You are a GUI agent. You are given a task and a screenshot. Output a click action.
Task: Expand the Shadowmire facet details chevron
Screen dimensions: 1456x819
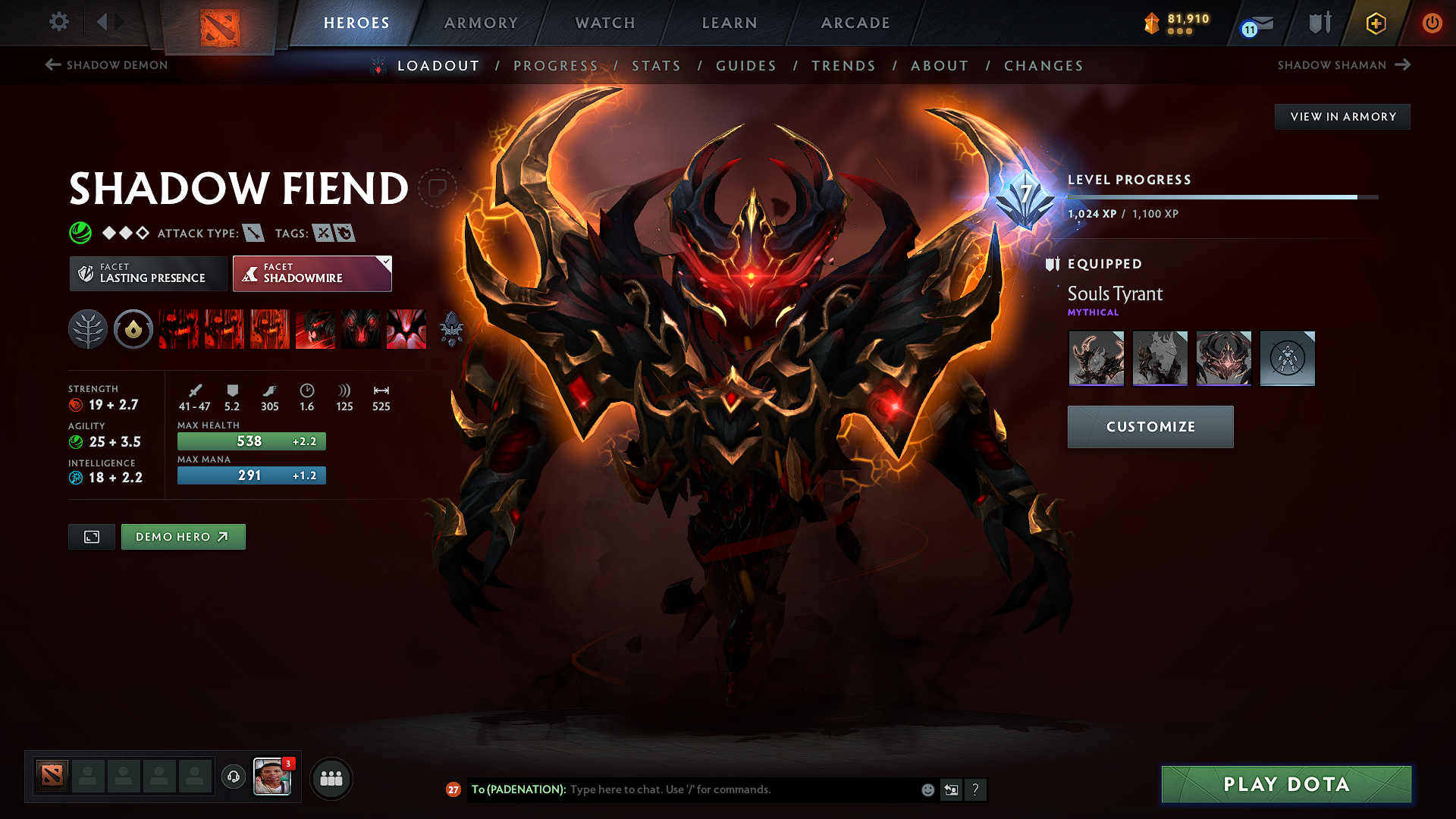[386, 262]
